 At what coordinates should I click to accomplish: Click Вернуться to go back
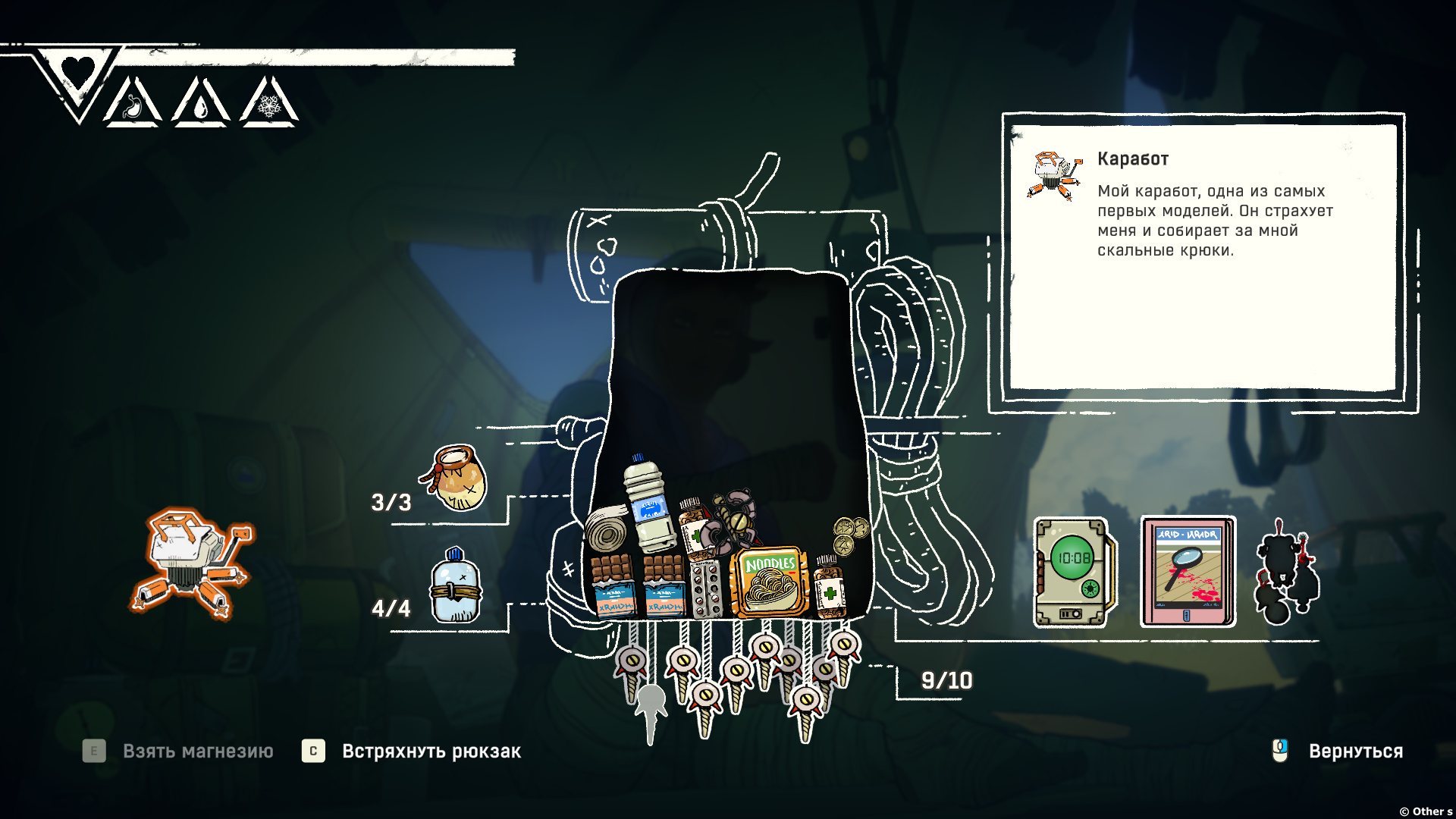tap(1355, 752)
